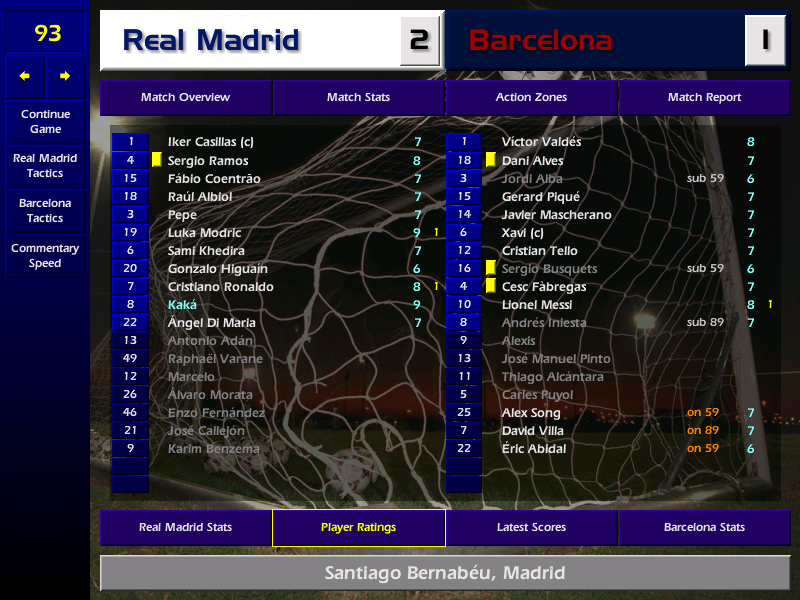Show the Match Stats tab
This screenshot has width=800, height=600.
point(358,98)
